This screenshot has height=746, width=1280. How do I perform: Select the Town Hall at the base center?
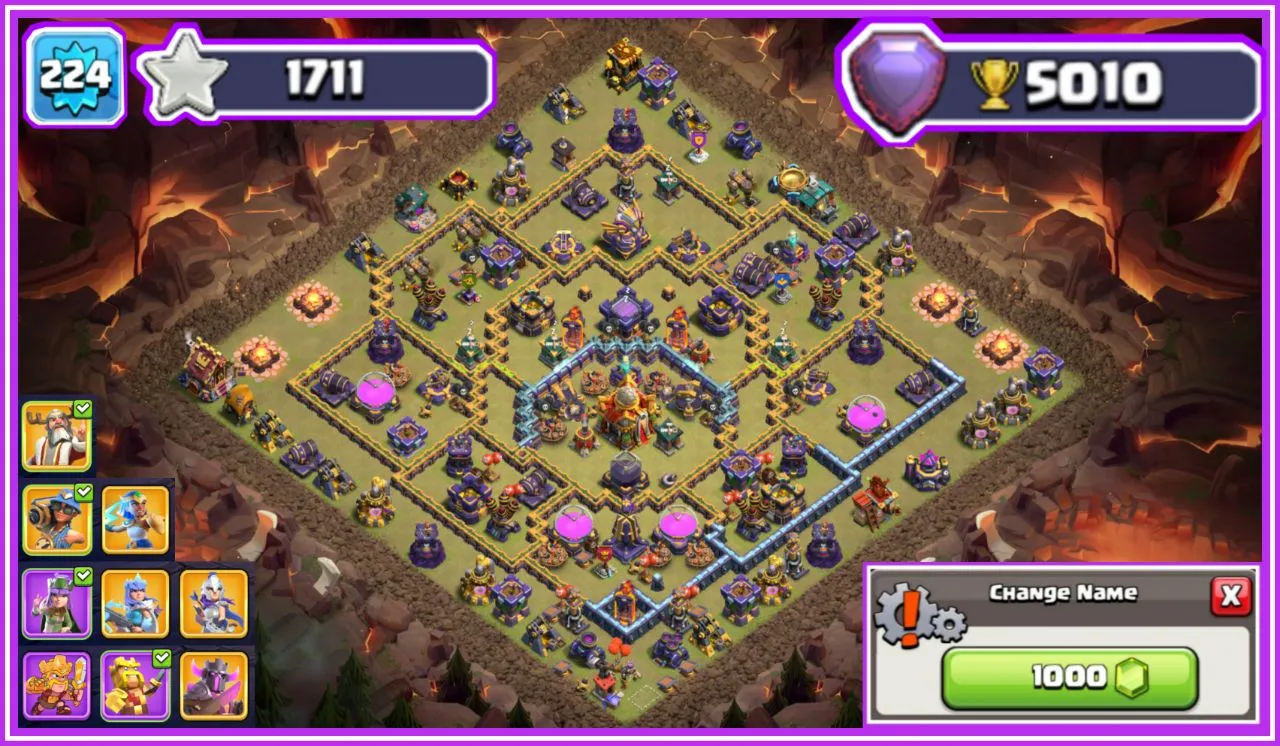(x=625, y=410)
